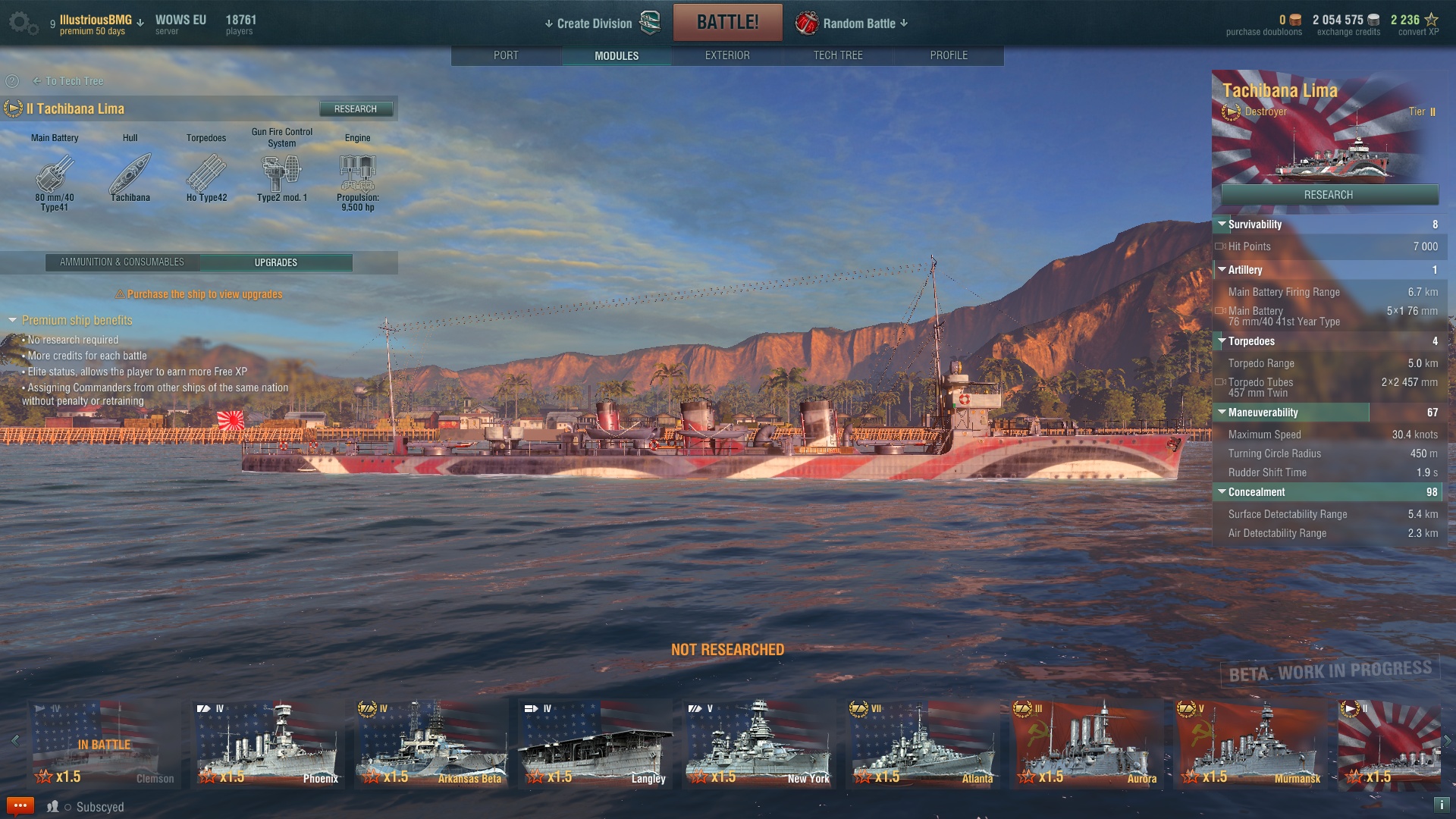Start a match with the BATTLE! button
This screenshot has width=1456, height=819.
point(727,22)
